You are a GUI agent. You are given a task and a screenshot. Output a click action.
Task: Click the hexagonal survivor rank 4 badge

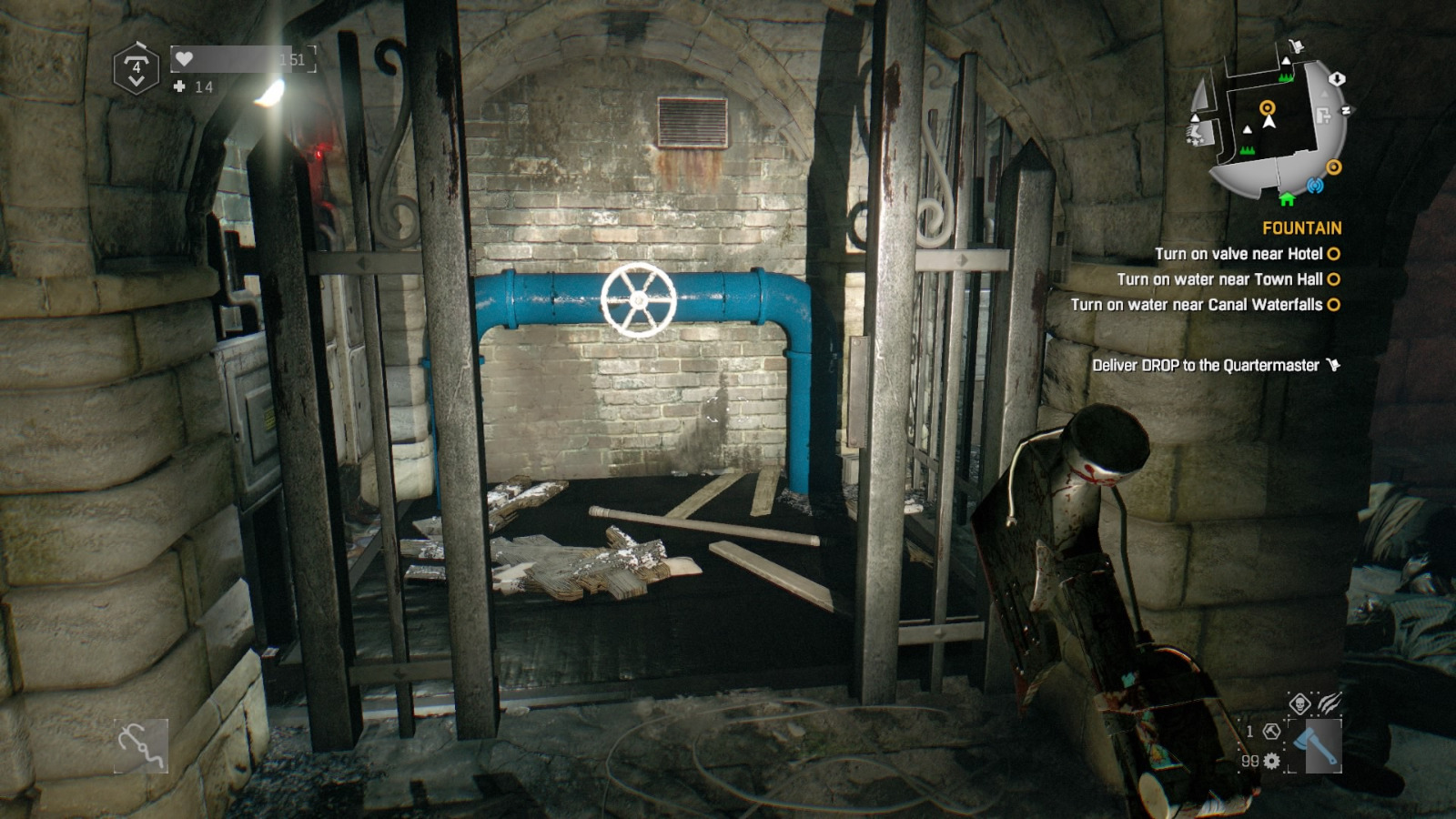point(136,68)
